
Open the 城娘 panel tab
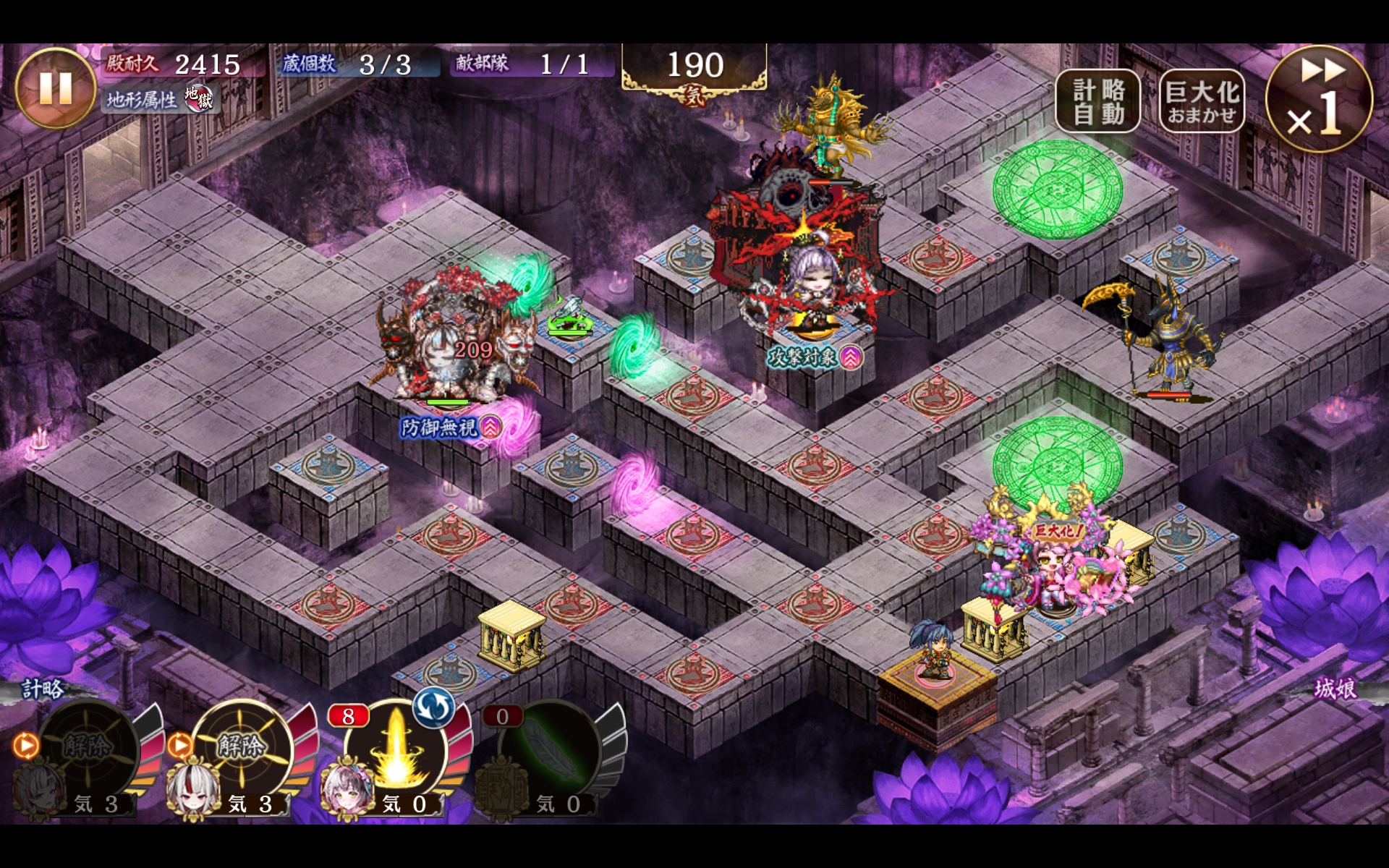coord(1334,689)
